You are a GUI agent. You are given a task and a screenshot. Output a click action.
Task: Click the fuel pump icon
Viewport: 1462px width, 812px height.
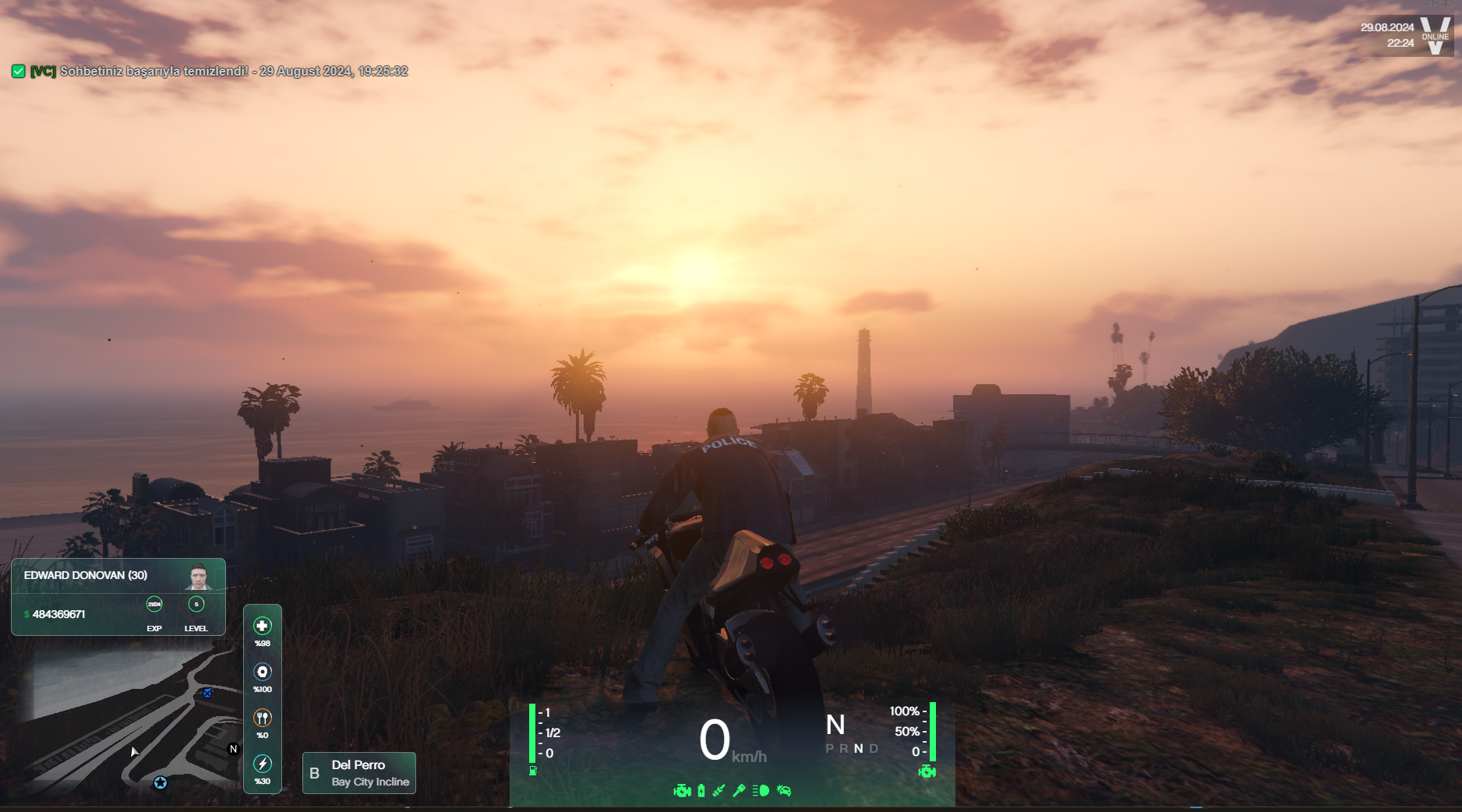click(x=533, y=771)
